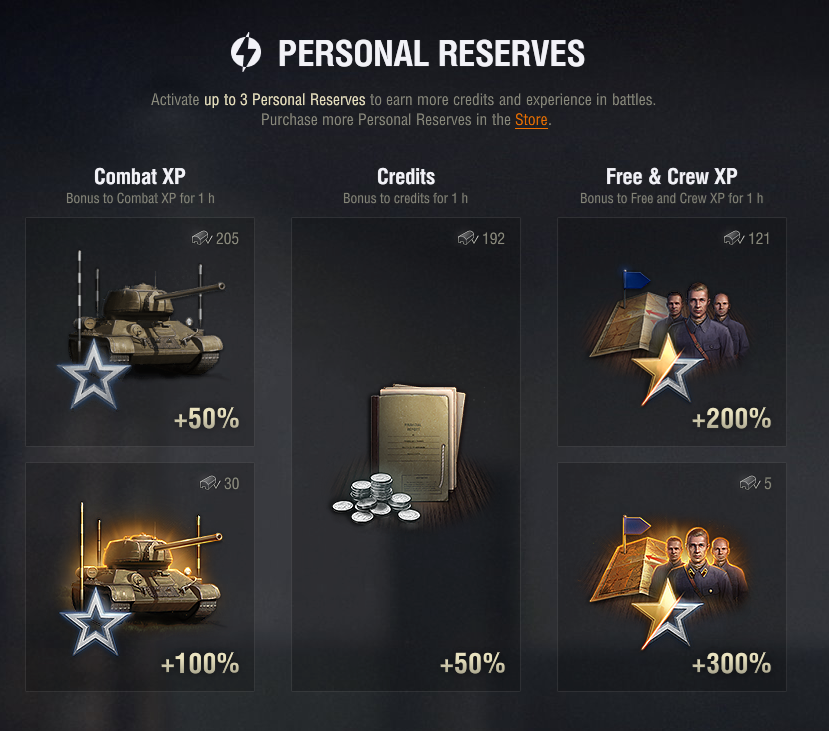
Task: Select the +50% Combat XP reserve
Action: point(140,332)
